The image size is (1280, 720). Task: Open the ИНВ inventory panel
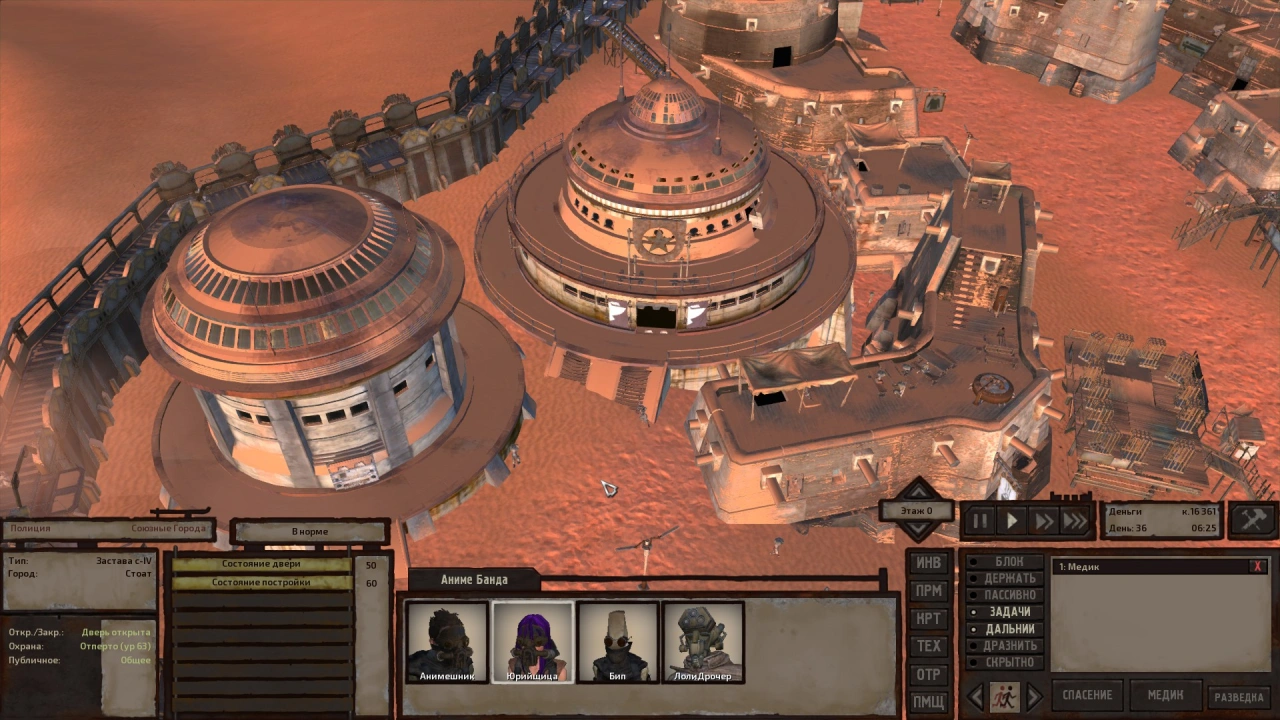[929, 563]
